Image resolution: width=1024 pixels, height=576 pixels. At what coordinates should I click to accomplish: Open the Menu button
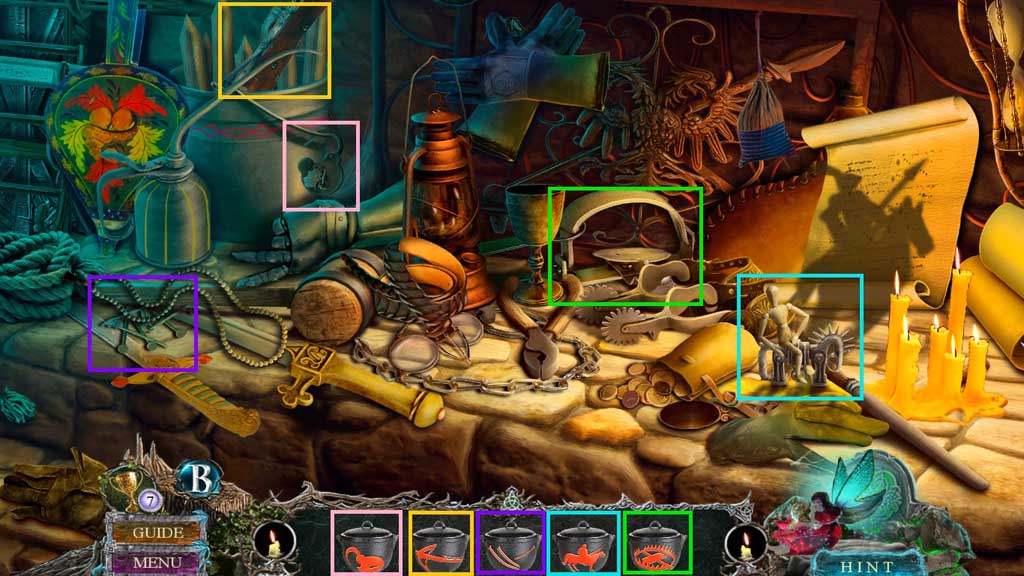157,562
